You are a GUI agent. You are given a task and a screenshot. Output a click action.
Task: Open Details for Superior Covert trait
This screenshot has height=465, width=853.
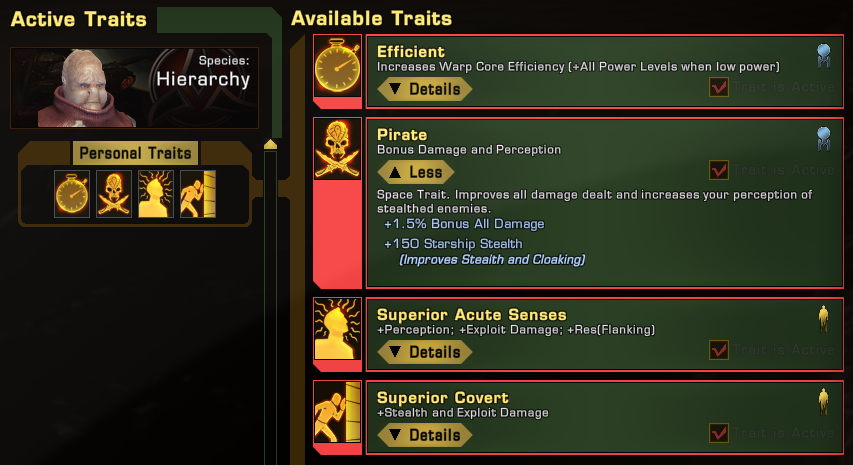coord(424,435)
